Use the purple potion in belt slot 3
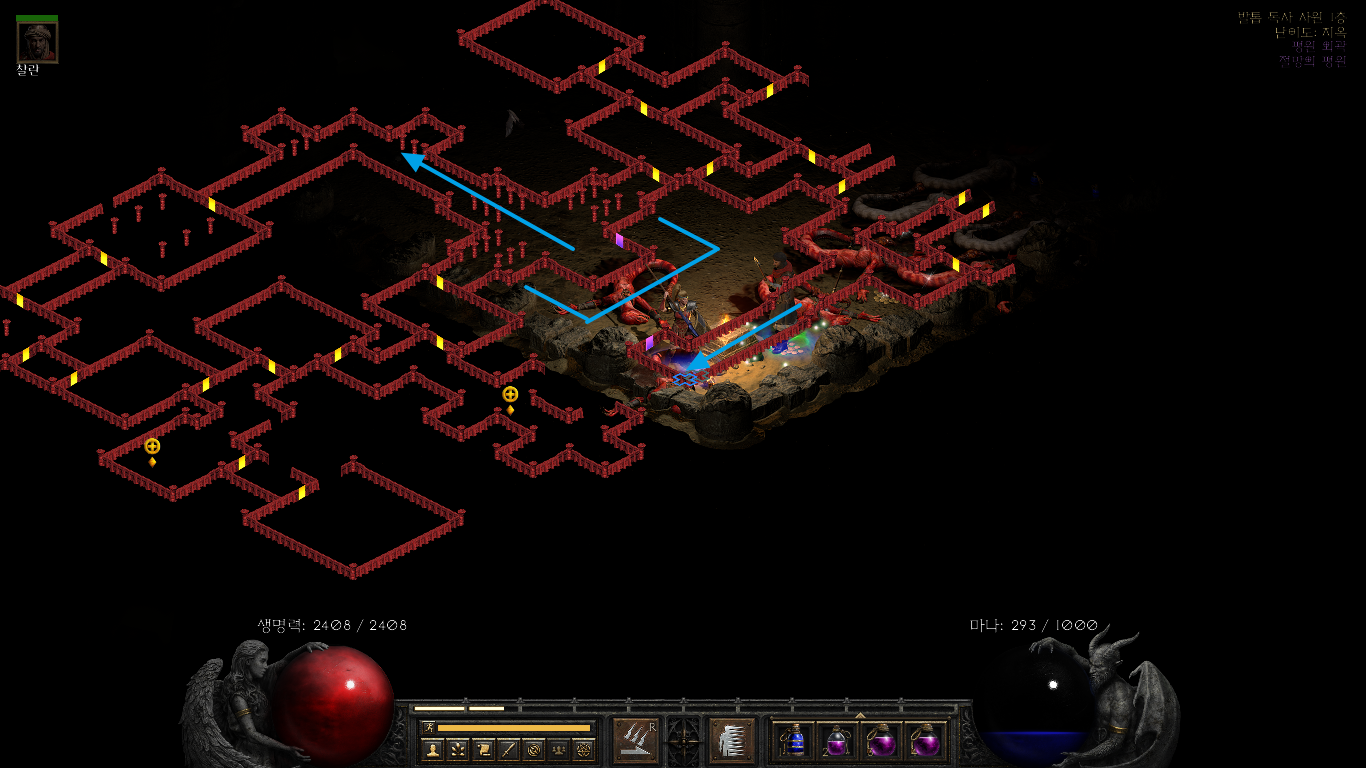Image resolution: width=1366 pixels, height=768 pixels. coord(881,741)
